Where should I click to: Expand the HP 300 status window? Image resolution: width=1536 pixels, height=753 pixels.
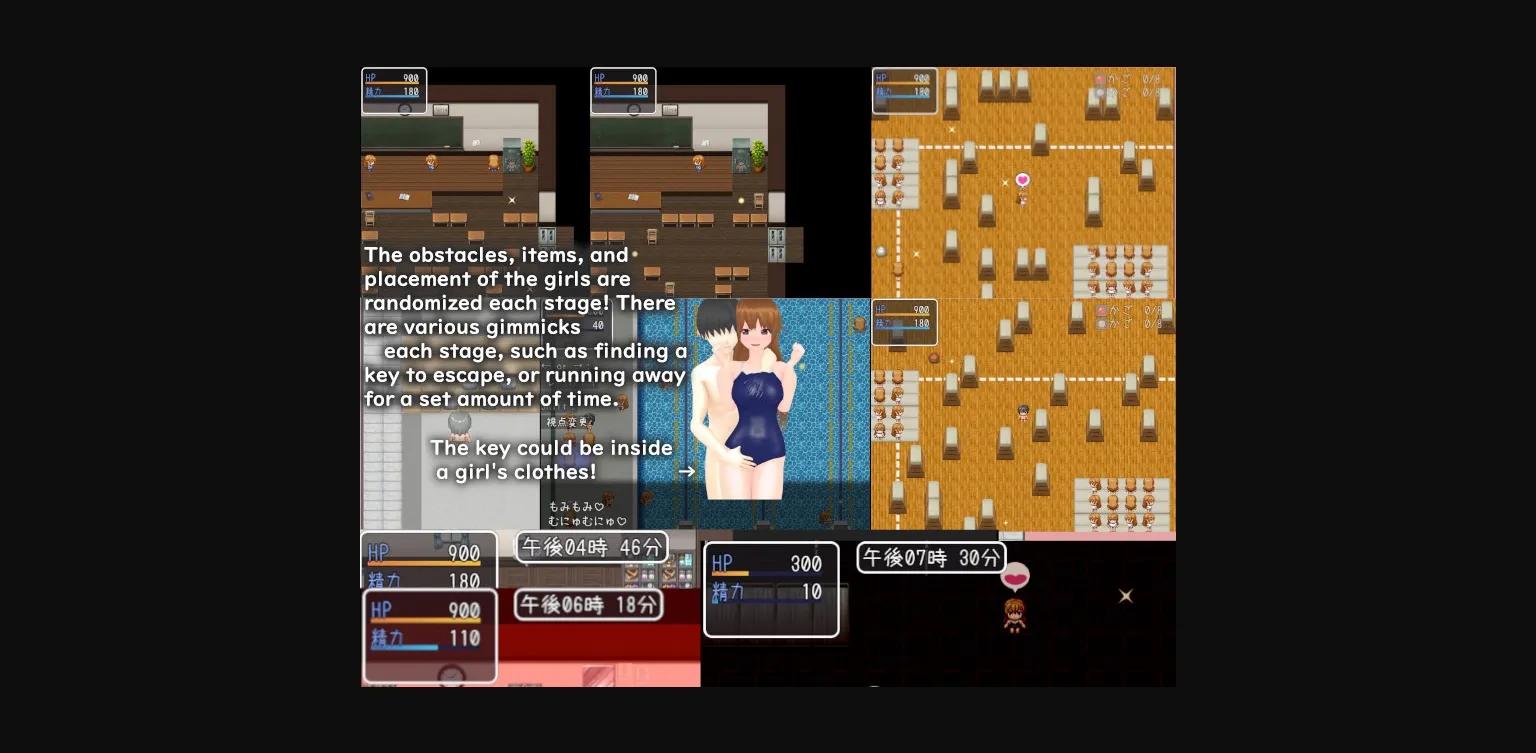pyautogui.click(x=771, y=590)
